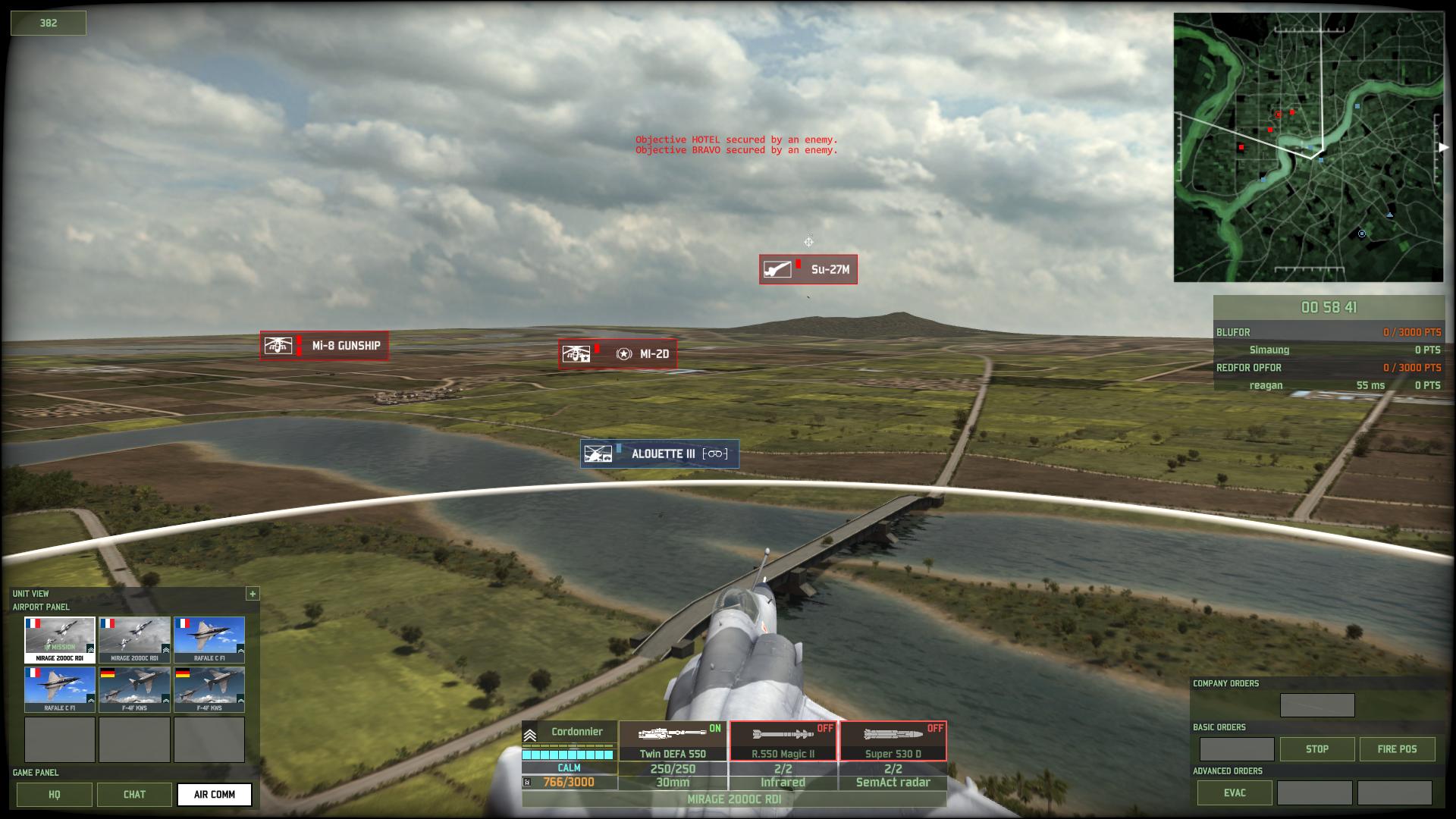Expand the Unit View panel with the plus

pos(253,594)
